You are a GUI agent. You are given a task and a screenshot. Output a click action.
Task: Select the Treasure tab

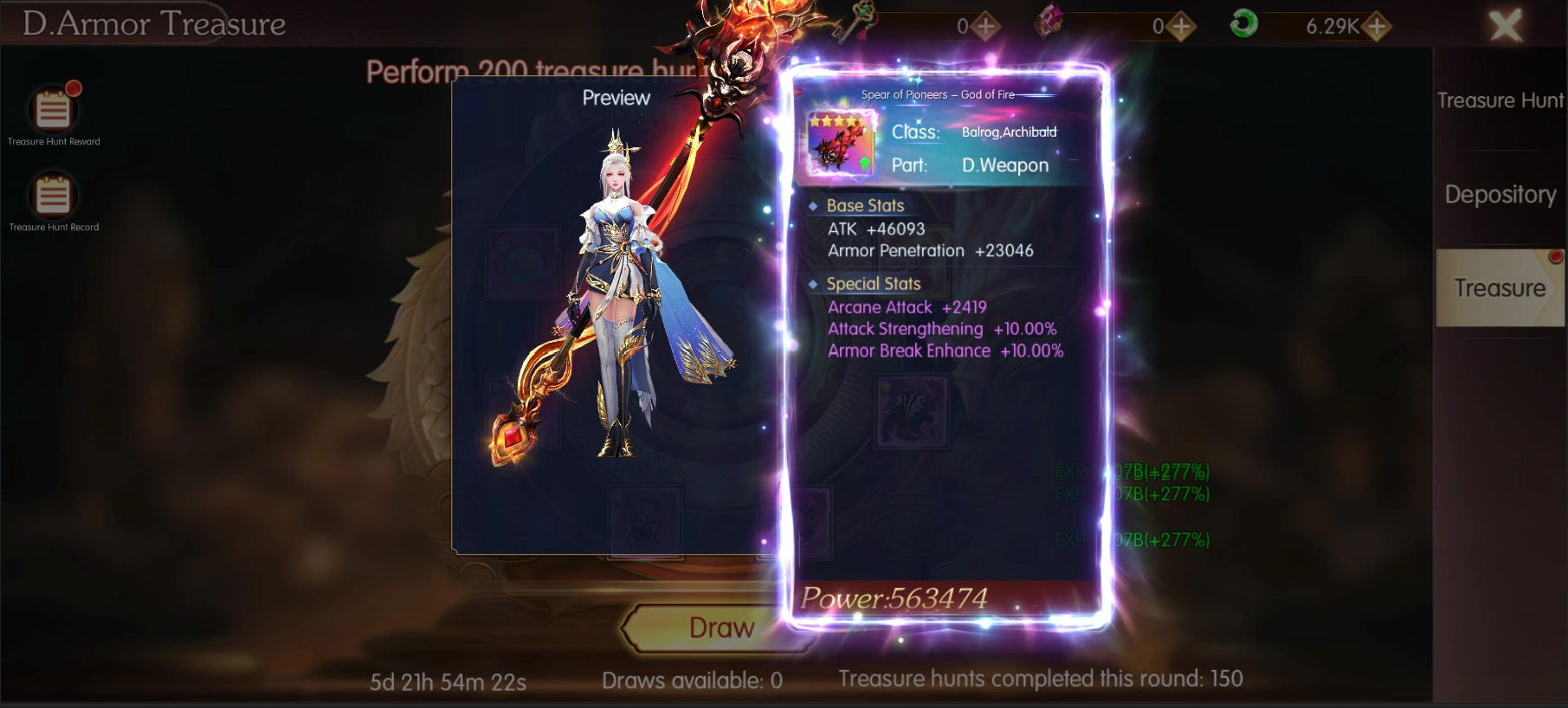pyautogui.click(x=1500, y=288)
